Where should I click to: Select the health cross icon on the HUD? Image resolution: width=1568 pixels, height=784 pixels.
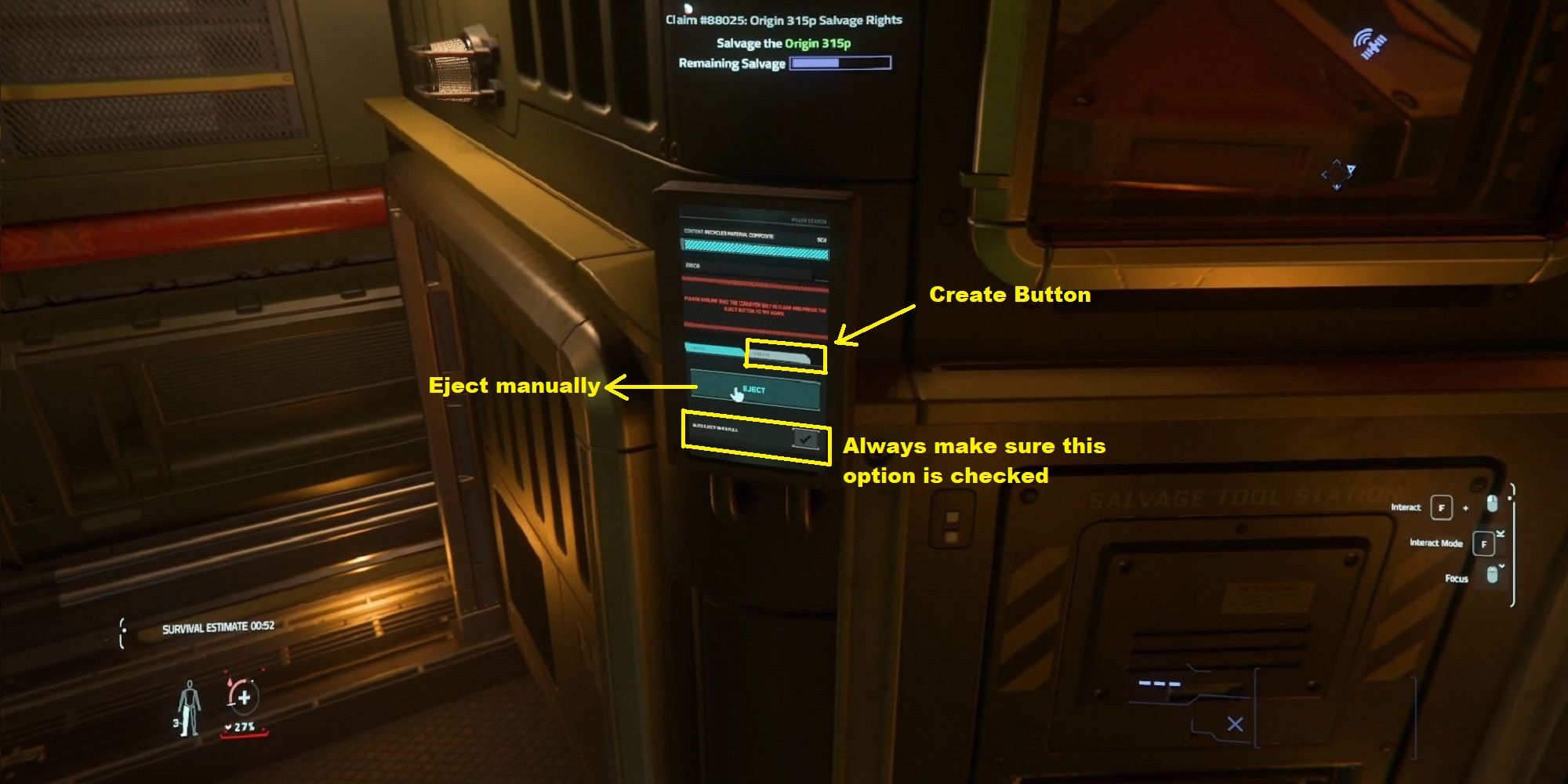click(x=245, y=697)
